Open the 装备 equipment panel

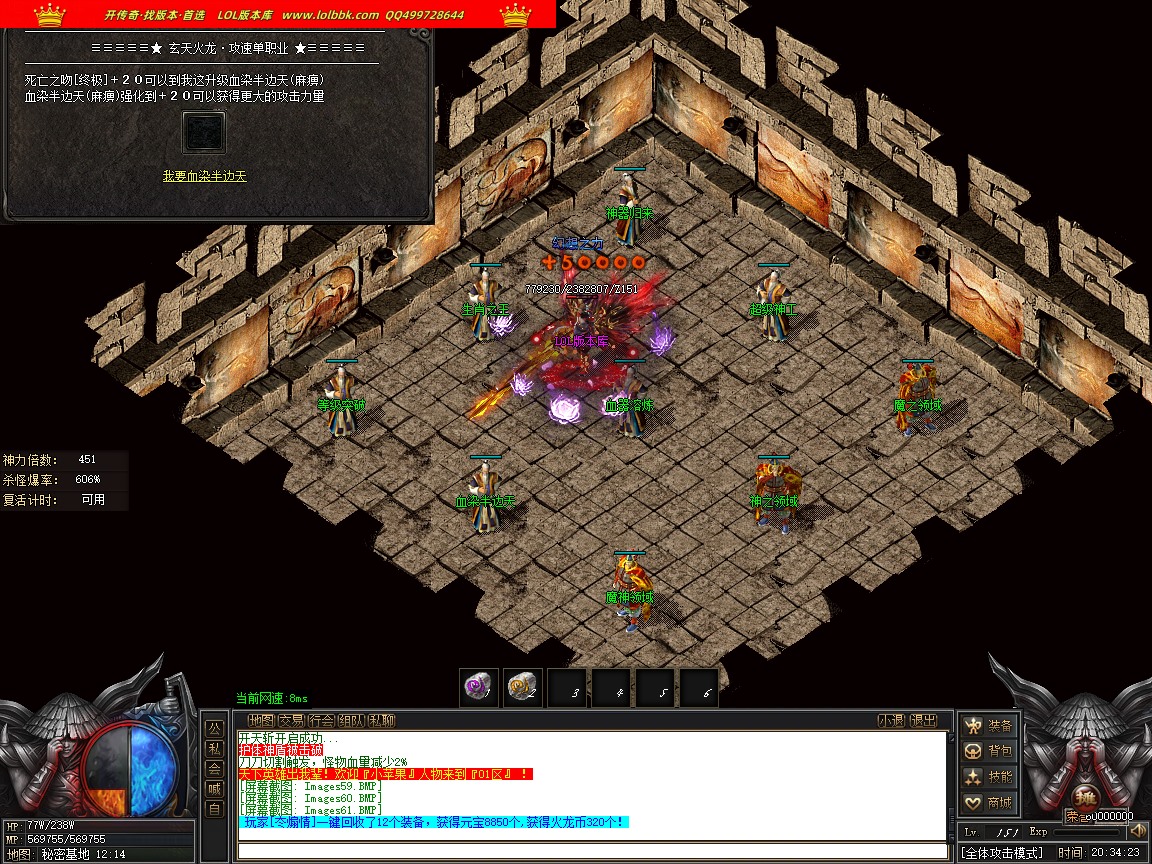(988, 726)
